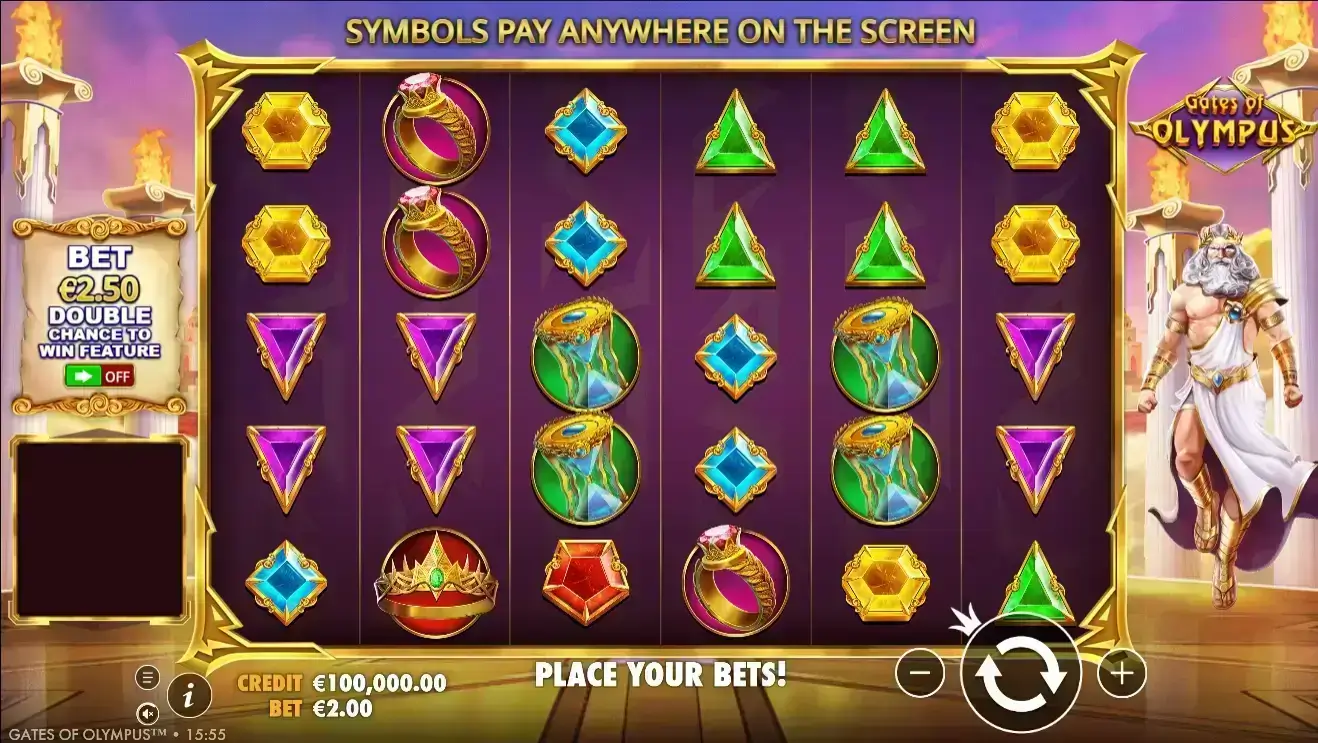The height and width of the screenshot is (743, 1318).
Task: Click the PLACE YOUR BETS! message
Action: click(663, 674)
